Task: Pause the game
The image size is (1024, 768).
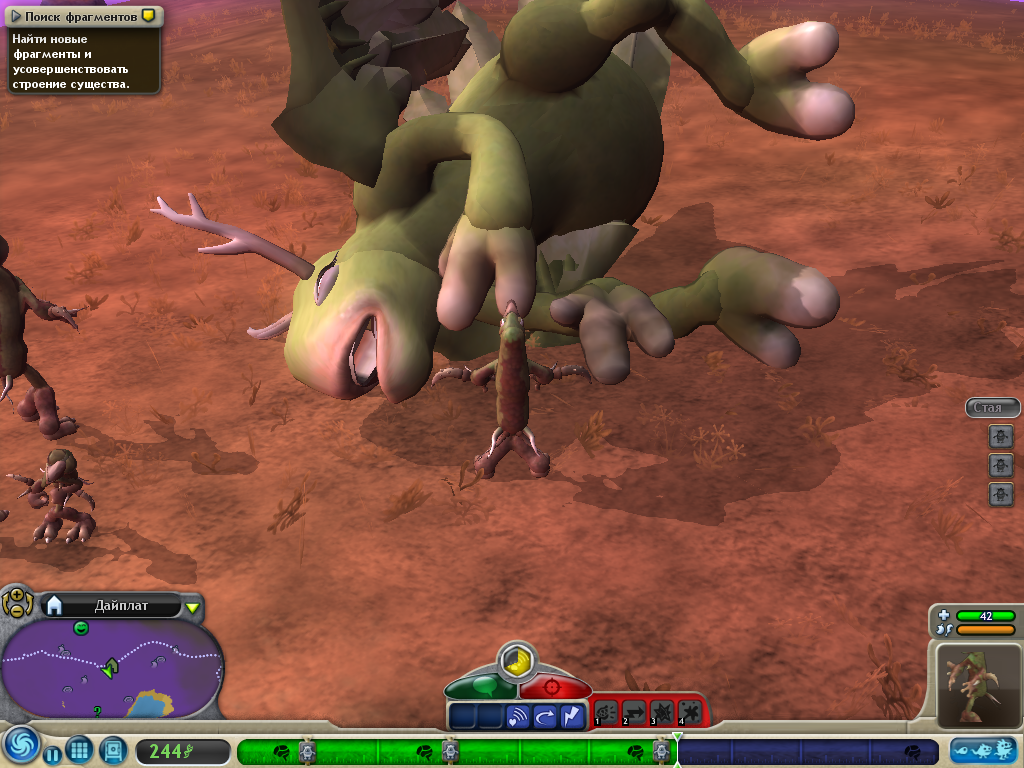Action: coord(52,753)
